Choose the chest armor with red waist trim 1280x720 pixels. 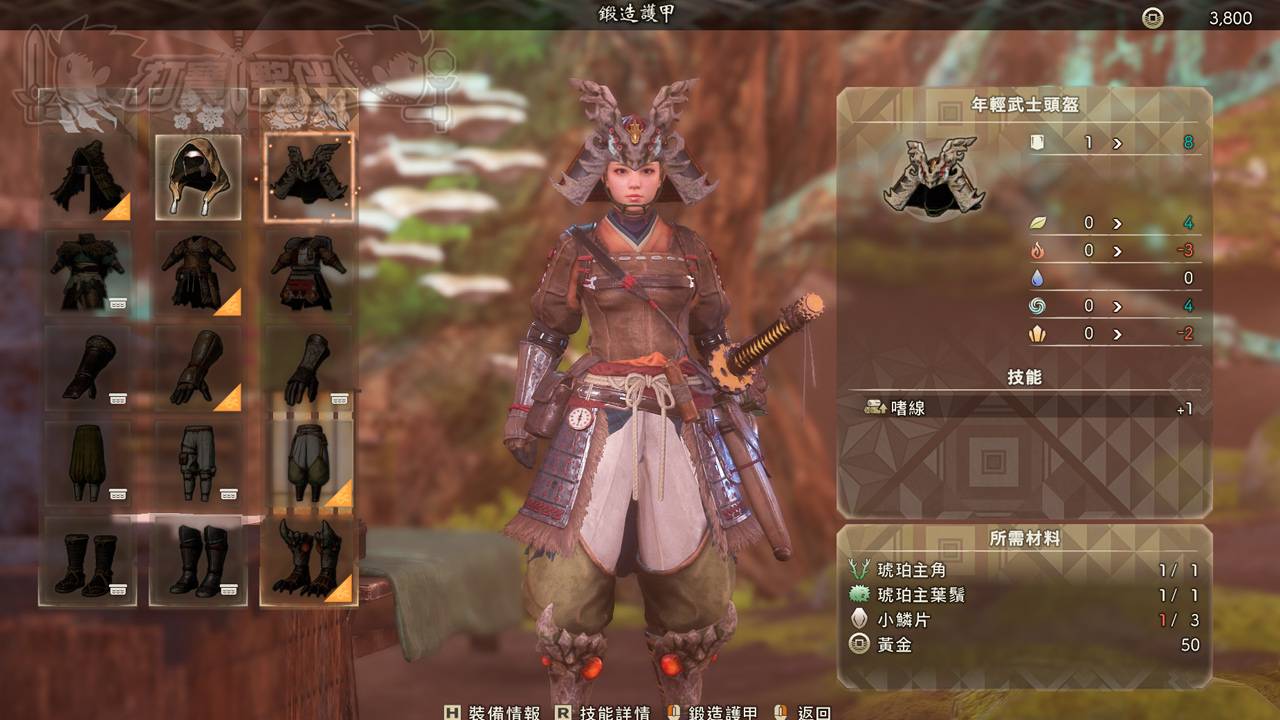pos(308,272)
